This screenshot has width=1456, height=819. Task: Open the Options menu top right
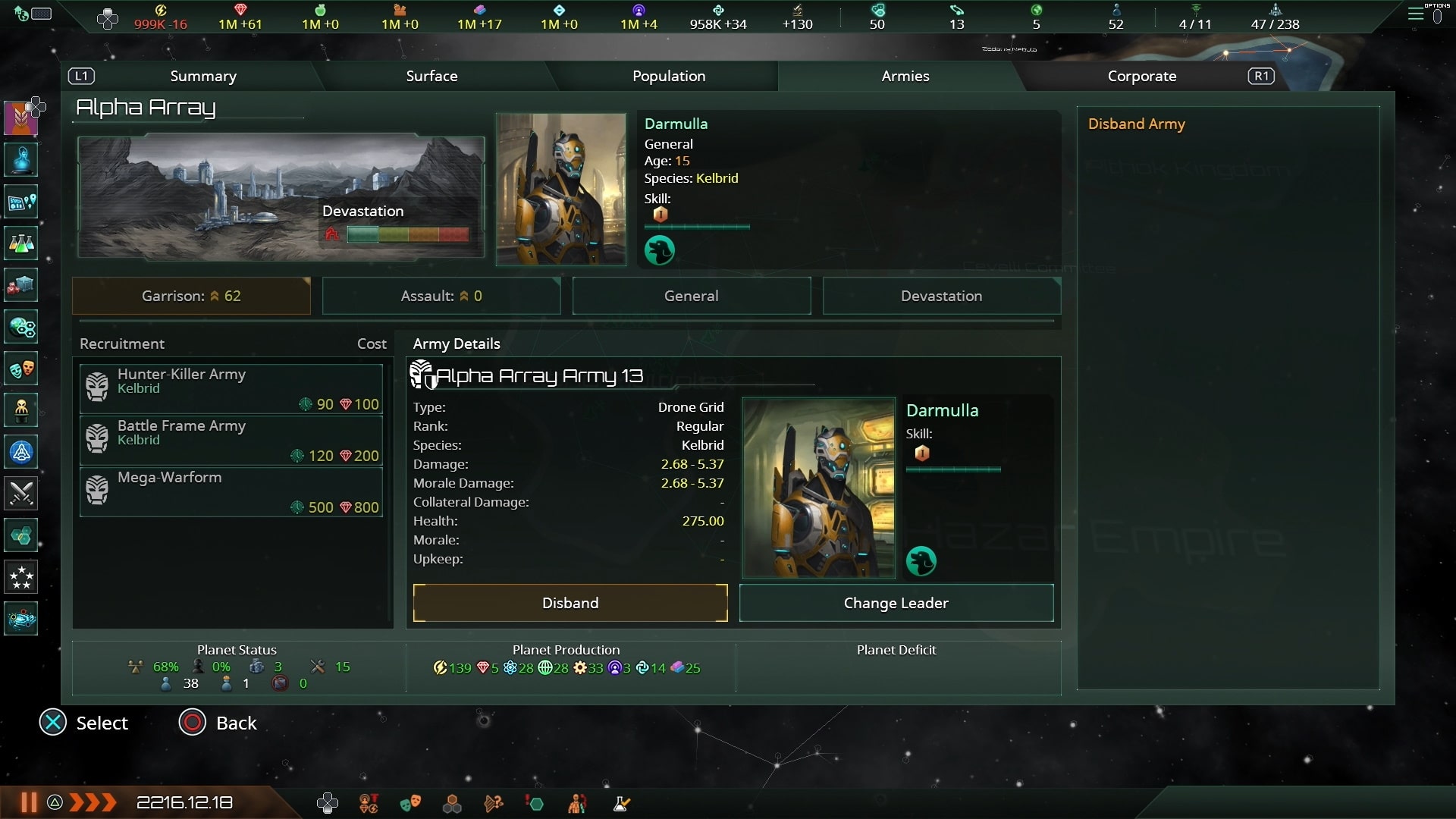coord(1417,13)
